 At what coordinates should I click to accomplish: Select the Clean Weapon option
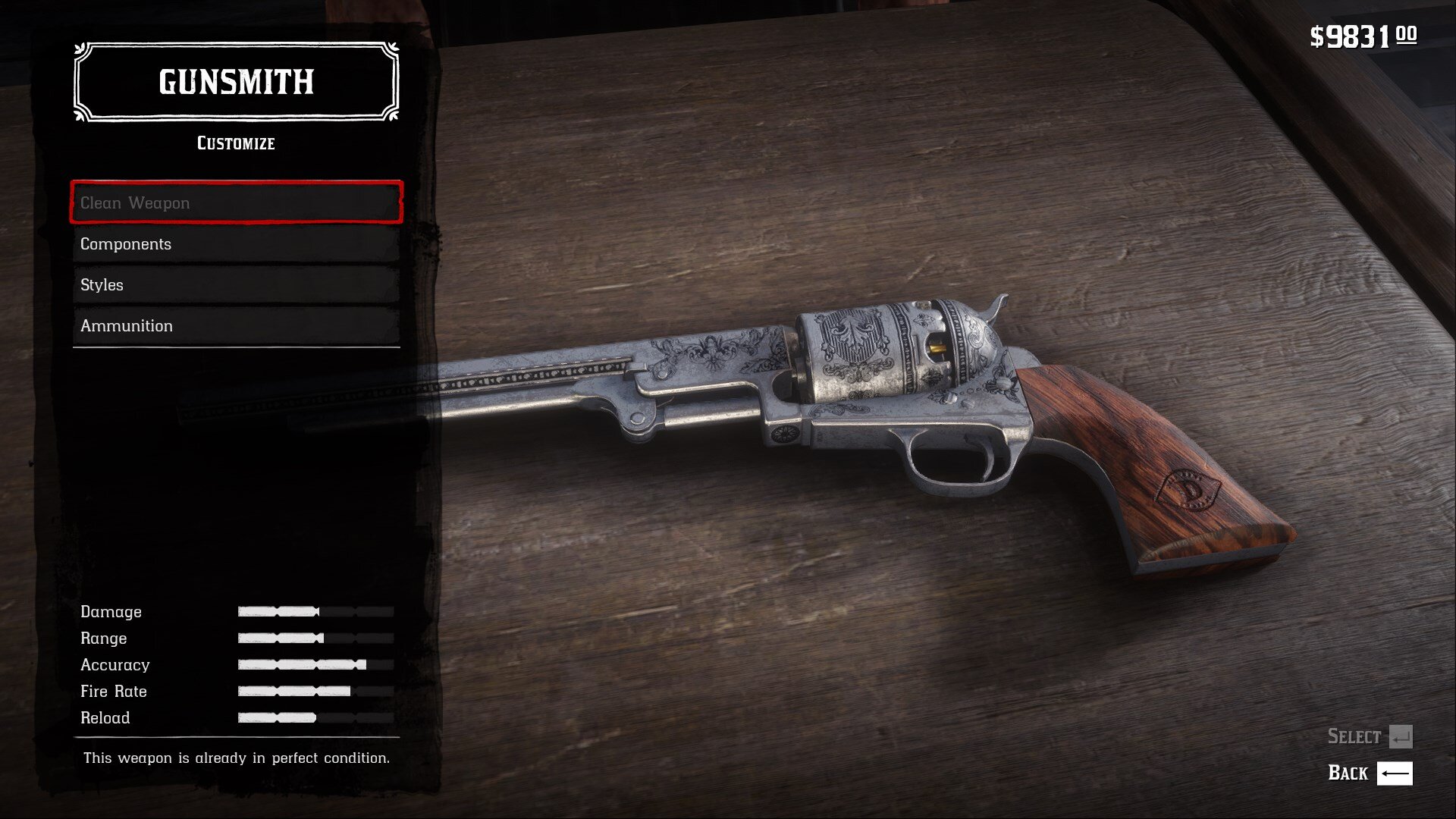236,202
